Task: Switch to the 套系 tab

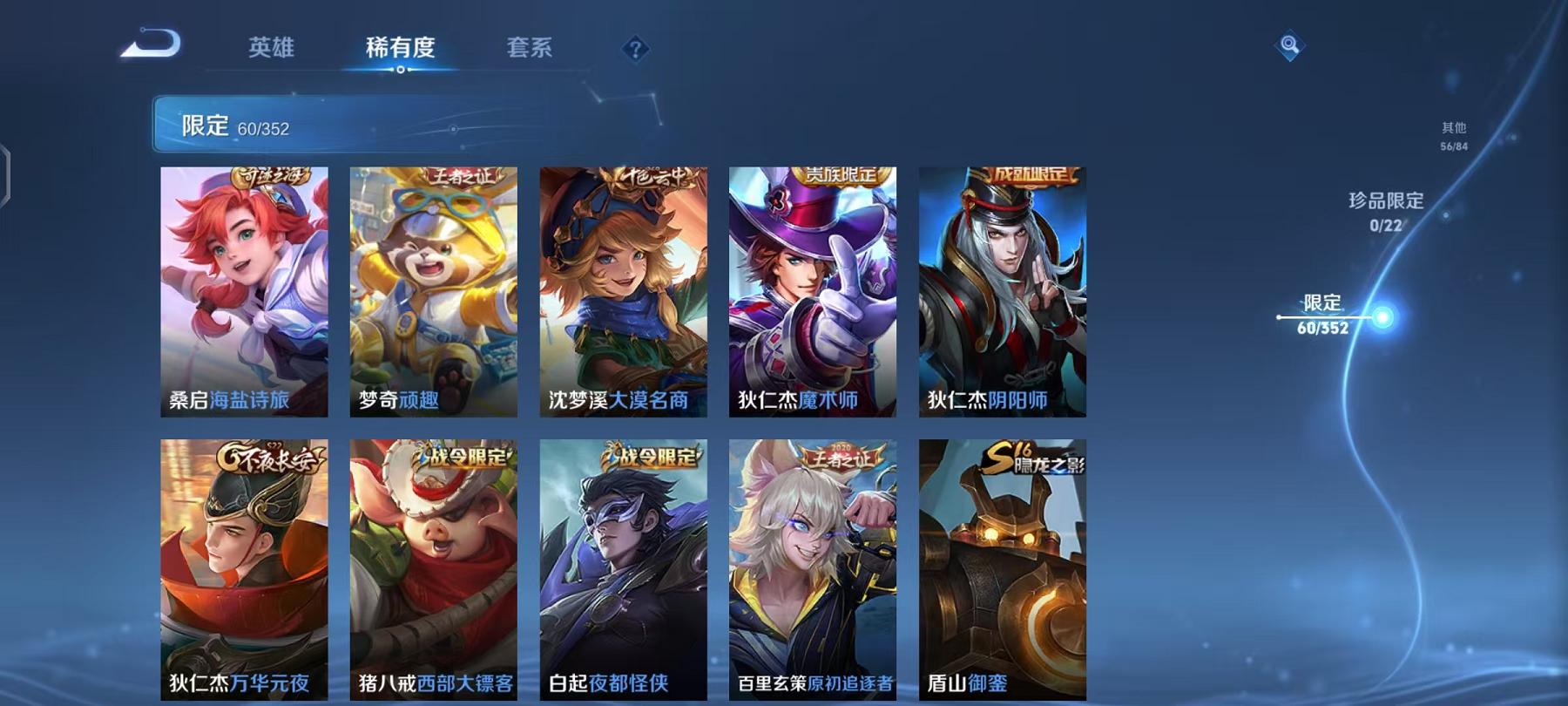Action: click(531, 50)
